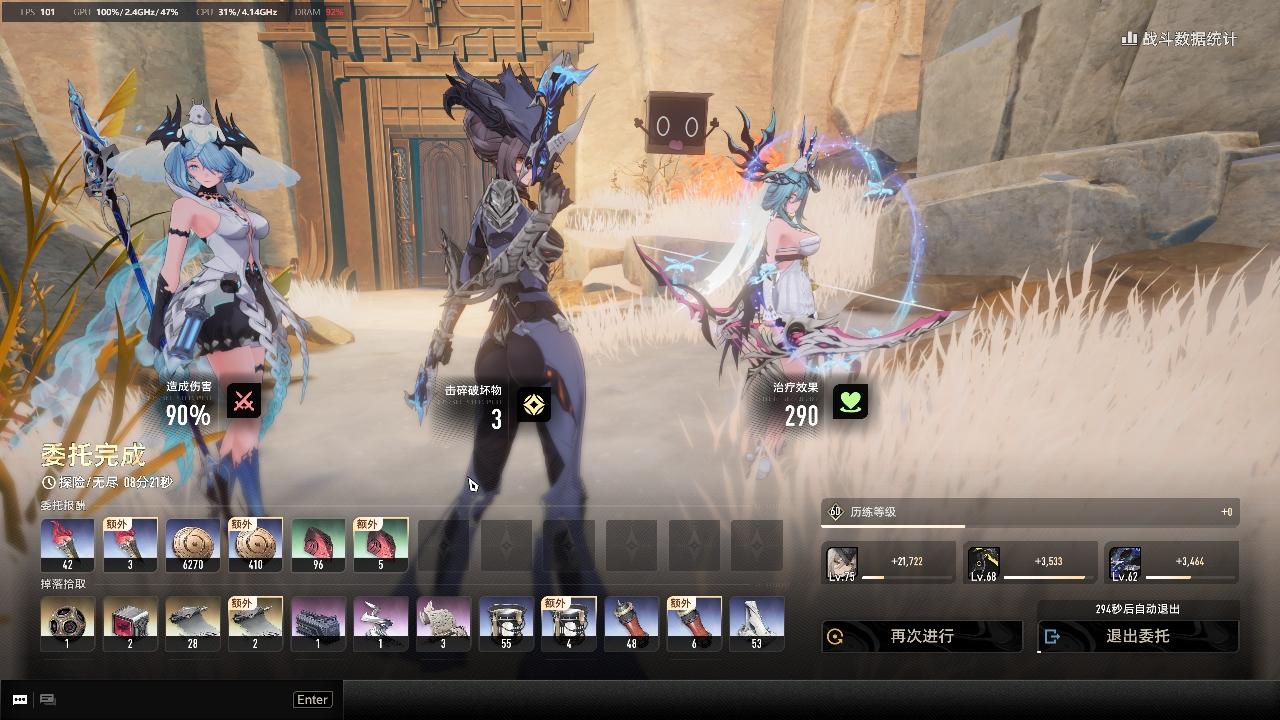Select the dropped item with count 28

pos(193,624)
